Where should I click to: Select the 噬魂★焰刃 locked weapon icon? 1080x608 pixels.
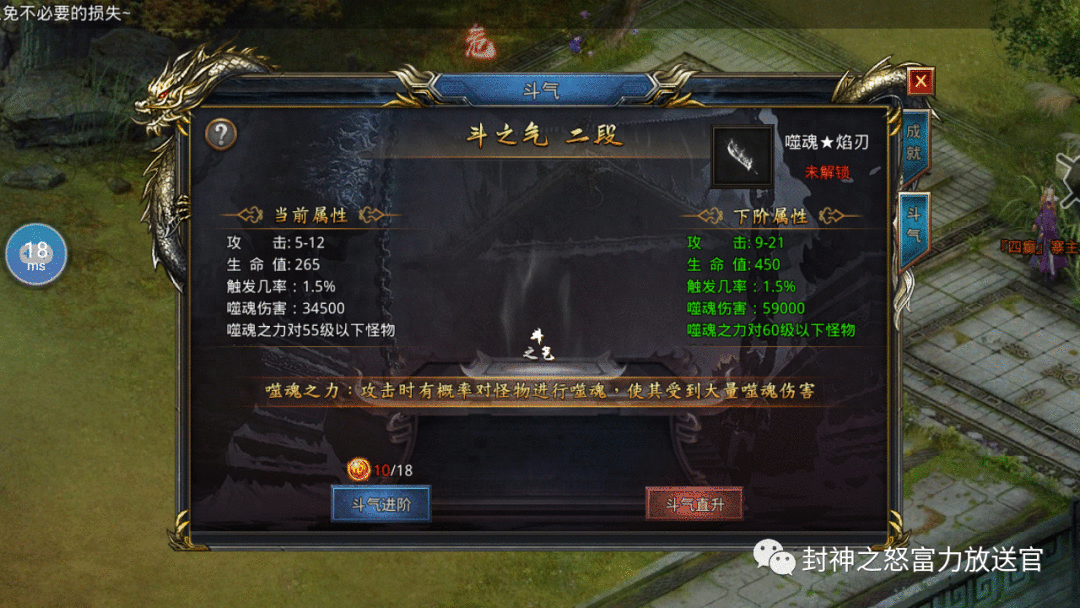[x=742, y=156]
